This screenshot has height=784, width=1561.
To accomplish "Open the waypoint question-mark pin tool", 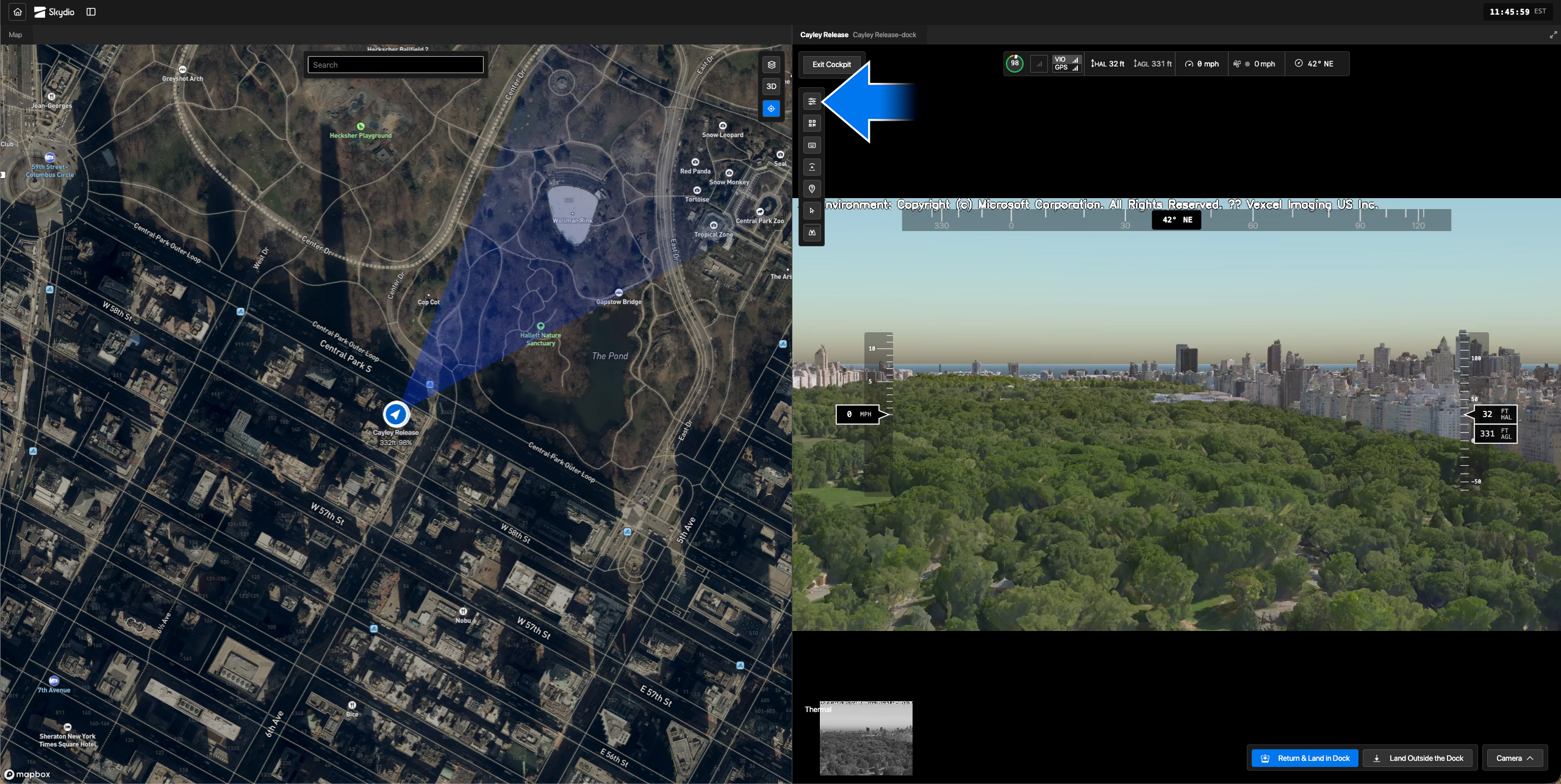I will click(811, 188).
